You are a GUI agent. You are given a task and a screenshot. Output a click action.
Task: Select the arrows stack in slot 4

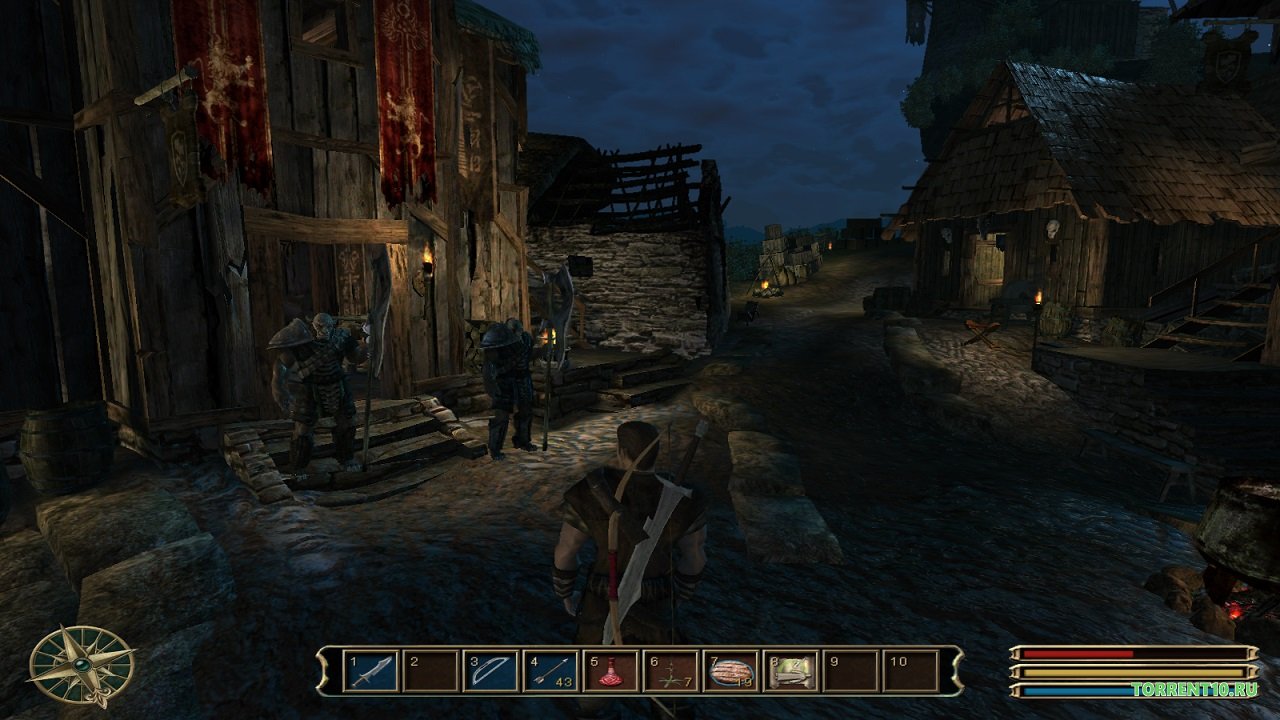(551, 671)
